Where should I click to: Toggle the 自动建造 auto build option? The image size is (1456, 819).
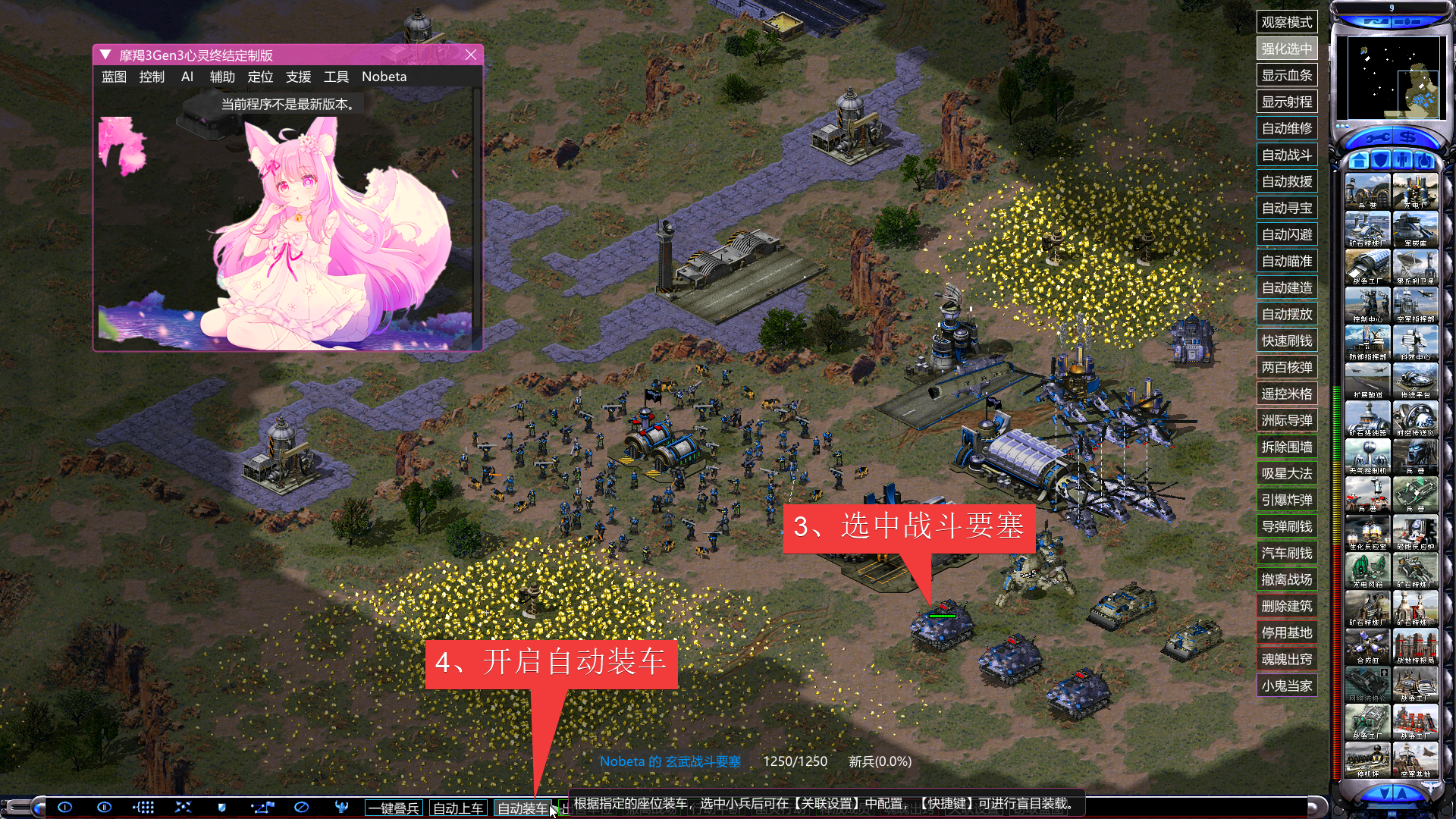click(x=1287, y=287)
